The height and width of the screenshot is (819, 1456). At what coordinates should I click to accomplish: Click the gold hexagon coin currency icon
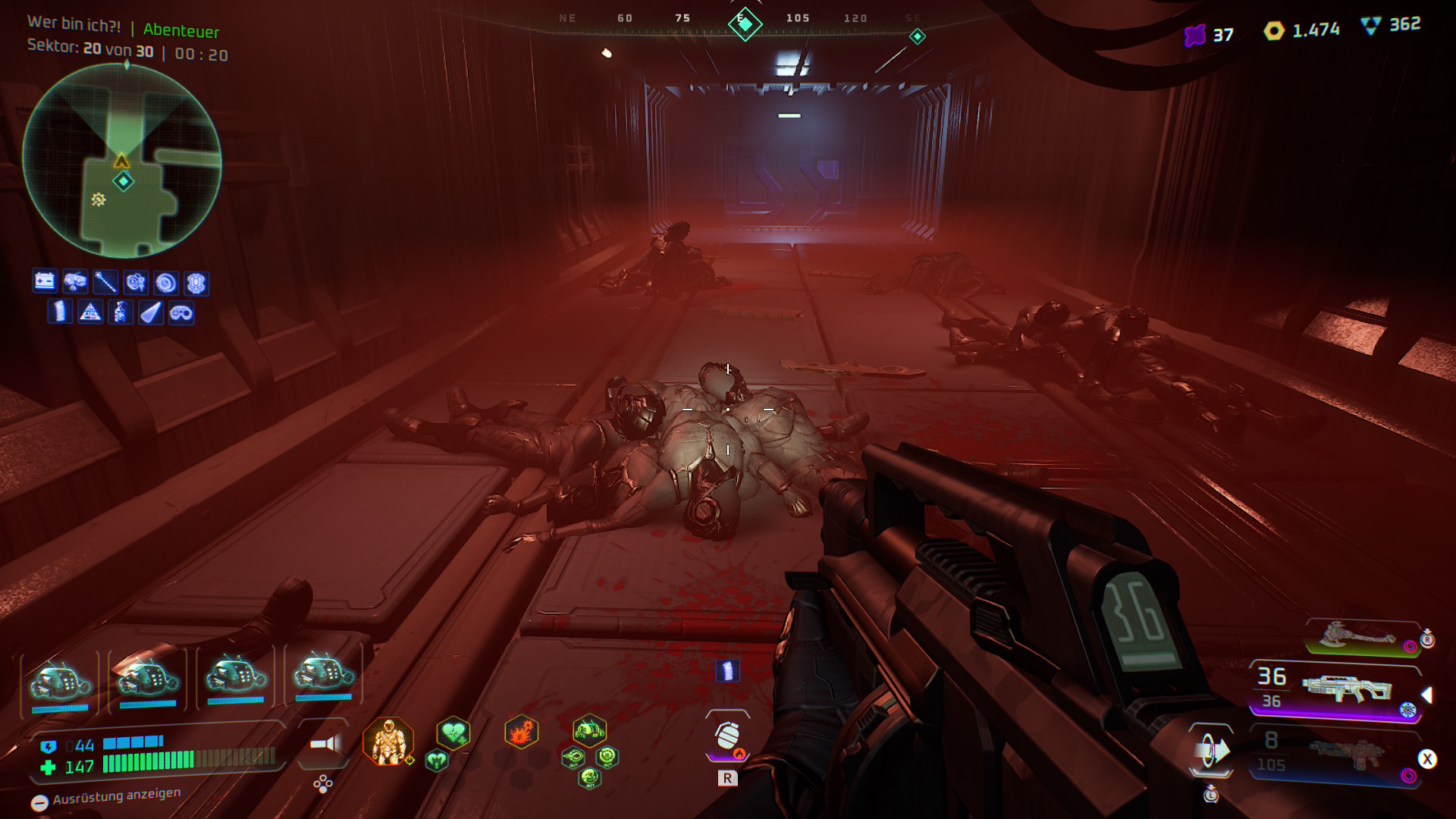(1274, 30)
